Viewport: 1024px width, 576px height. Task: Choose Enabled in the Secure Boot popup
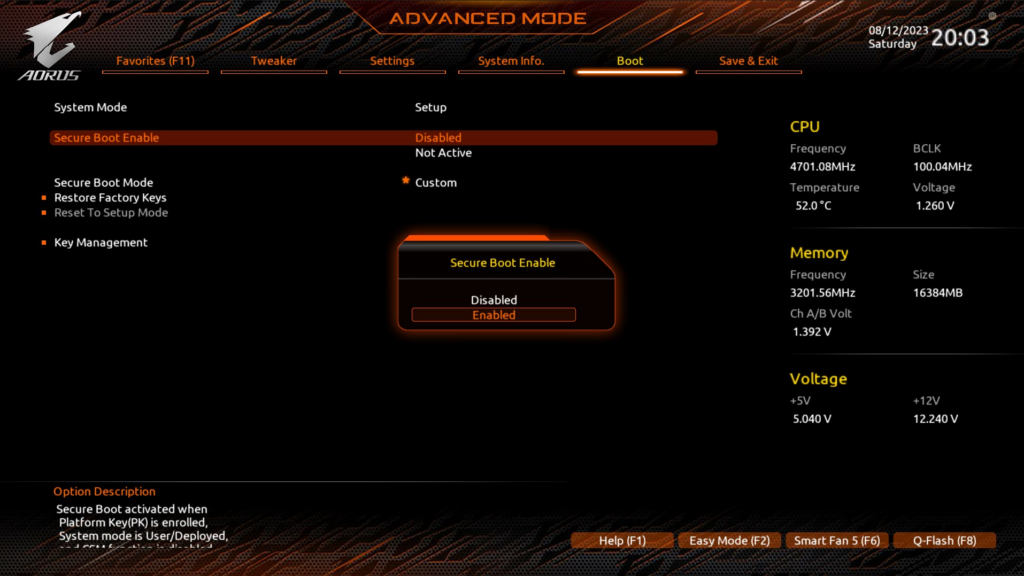click(x=494, y=315)
